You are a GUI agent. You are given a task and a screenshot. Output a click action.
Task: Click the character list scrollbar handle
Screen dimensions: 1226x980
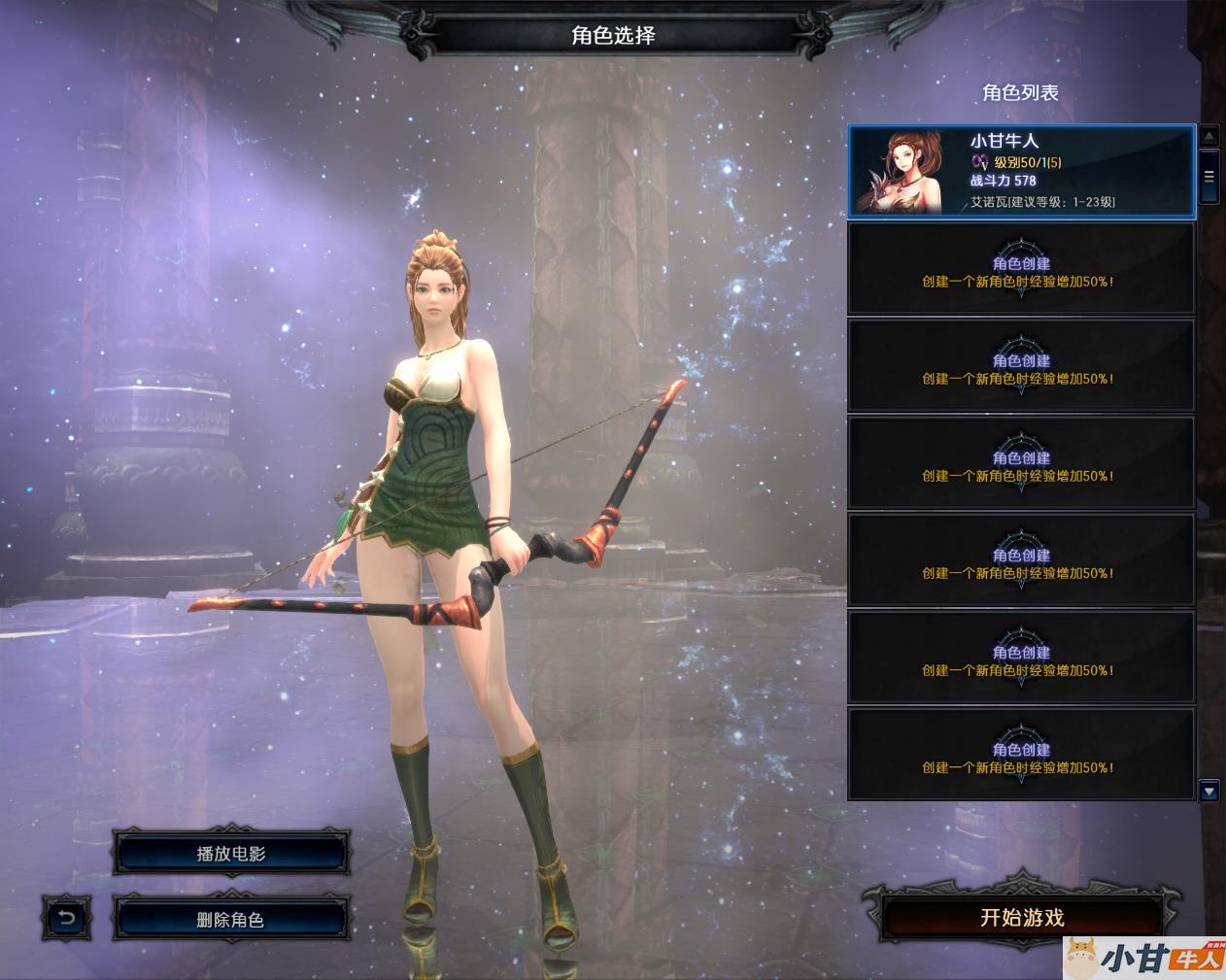point(1209,177)
